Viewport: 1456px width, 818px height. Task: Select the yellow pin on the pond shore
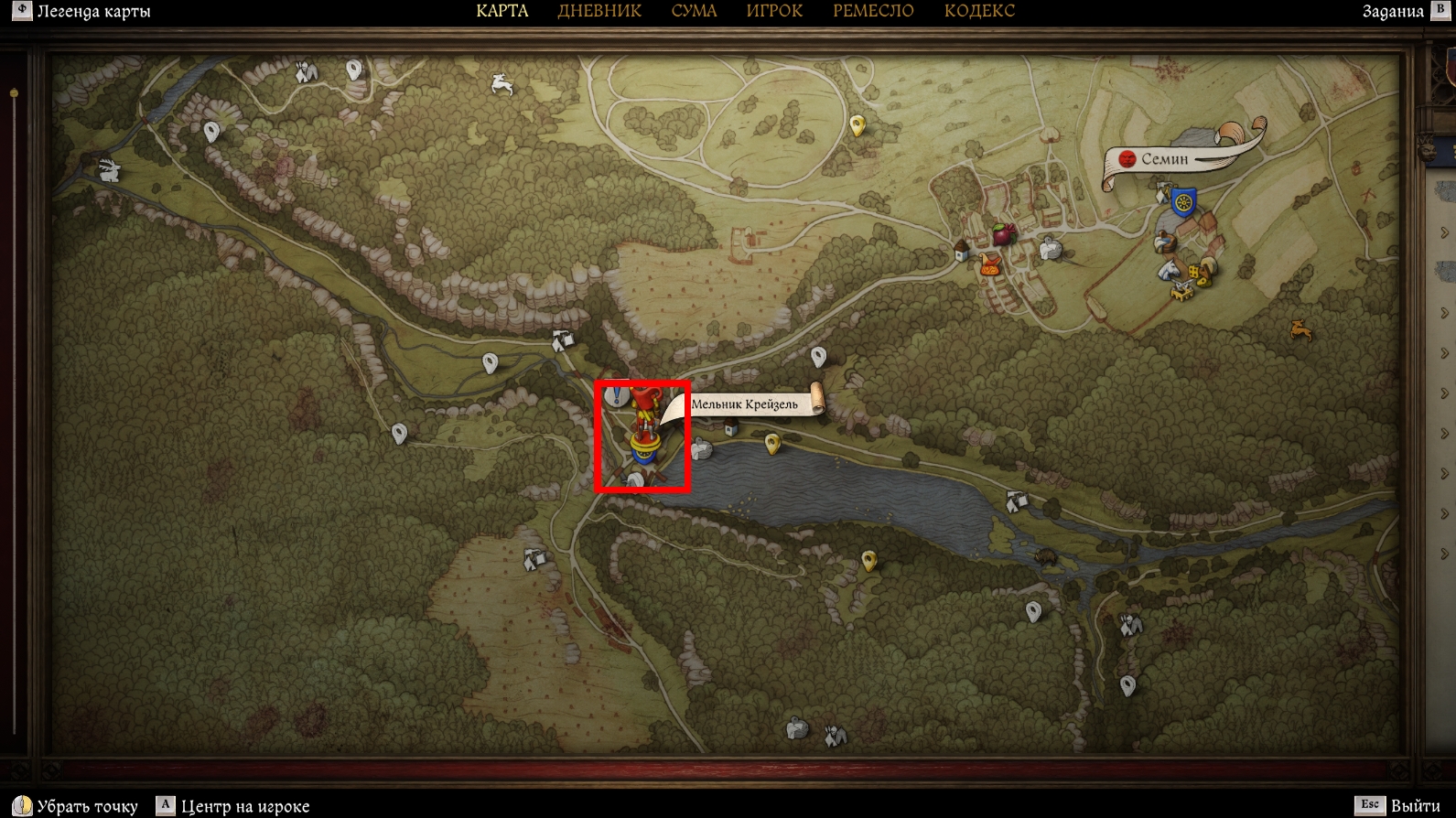point(773,444)
